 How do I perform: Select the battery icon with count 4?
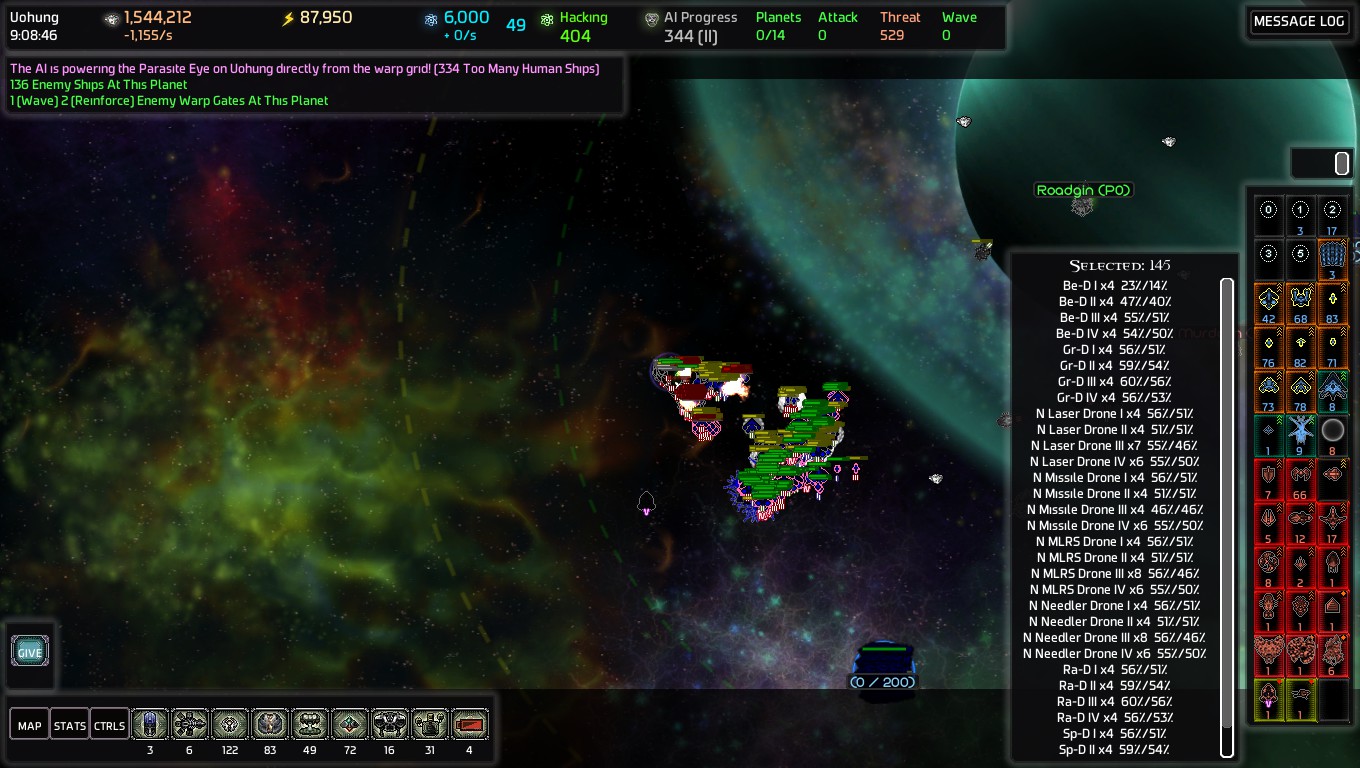(470, 724)
